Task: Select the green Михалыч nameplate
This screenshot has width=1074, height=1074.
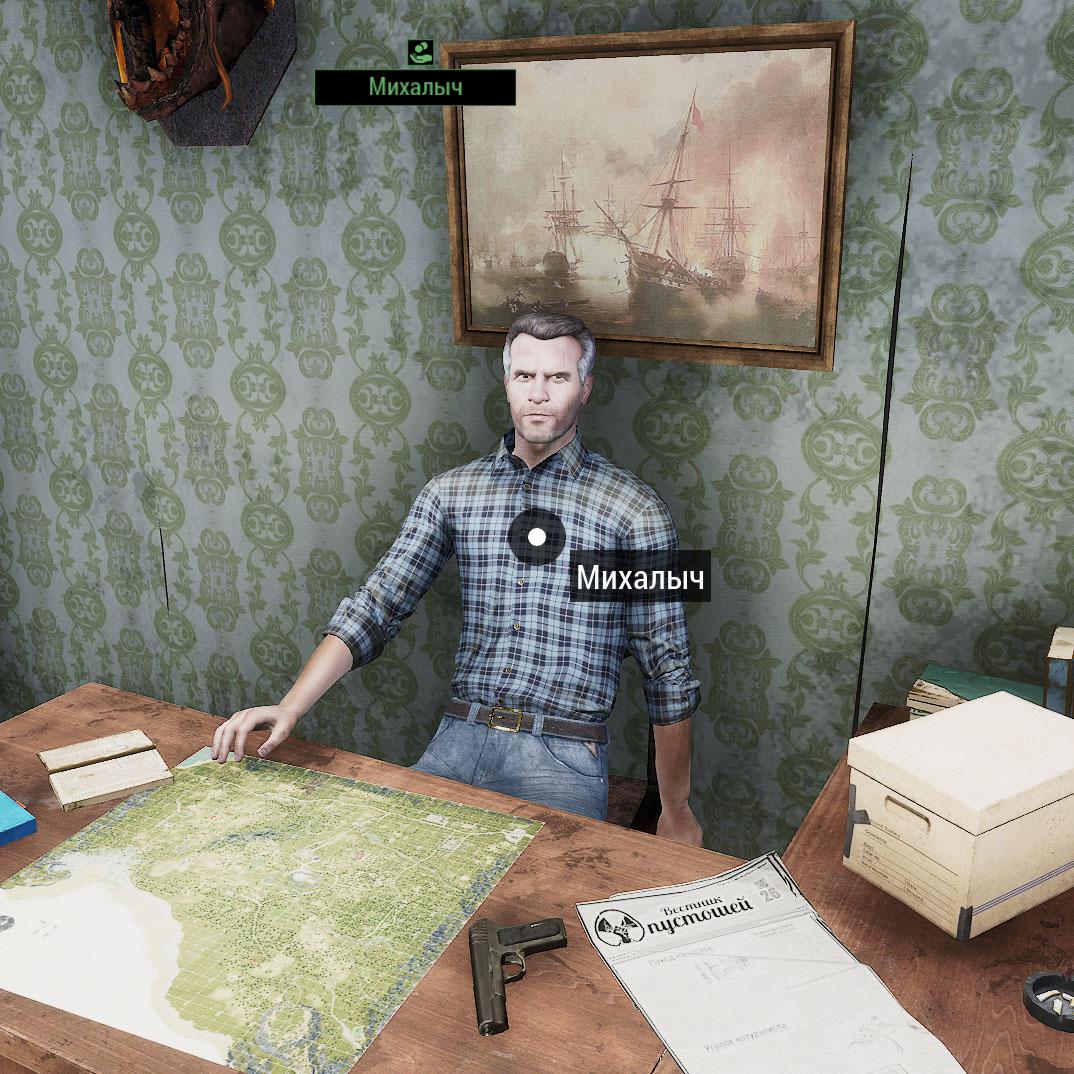Action: click(415, 87)
